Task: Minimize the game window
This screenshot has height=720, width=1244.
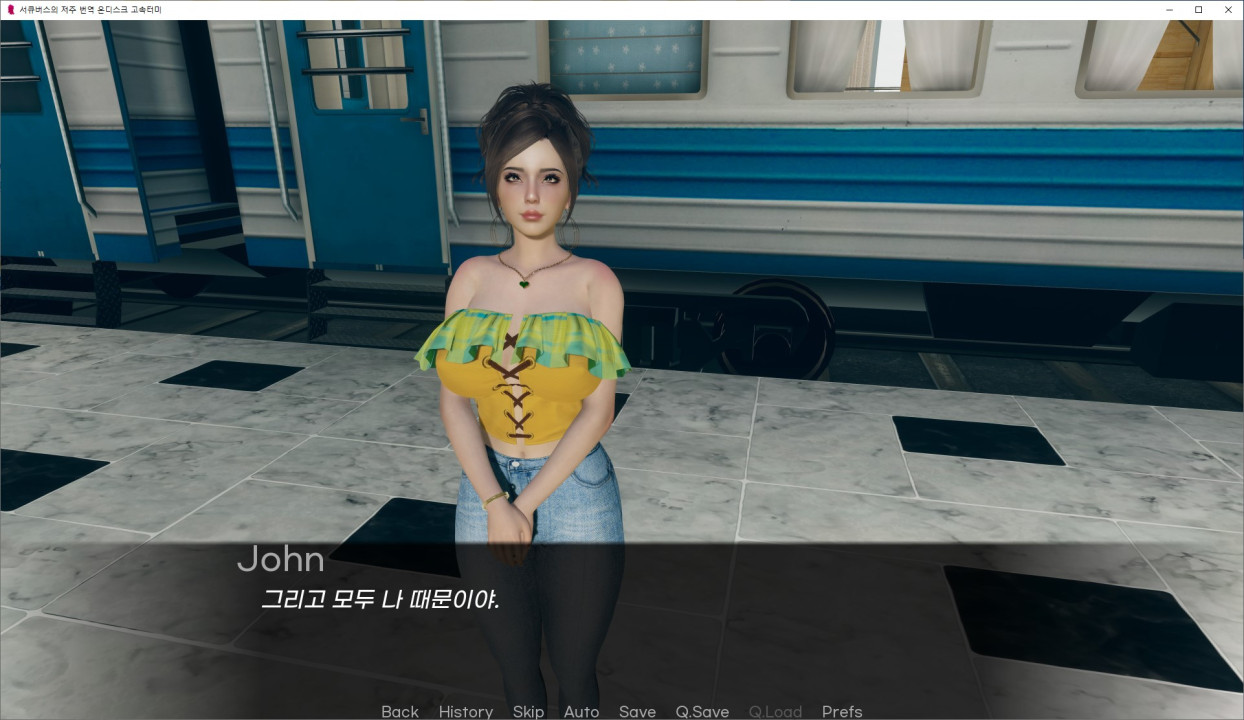Action: [x=1169, y=9]
